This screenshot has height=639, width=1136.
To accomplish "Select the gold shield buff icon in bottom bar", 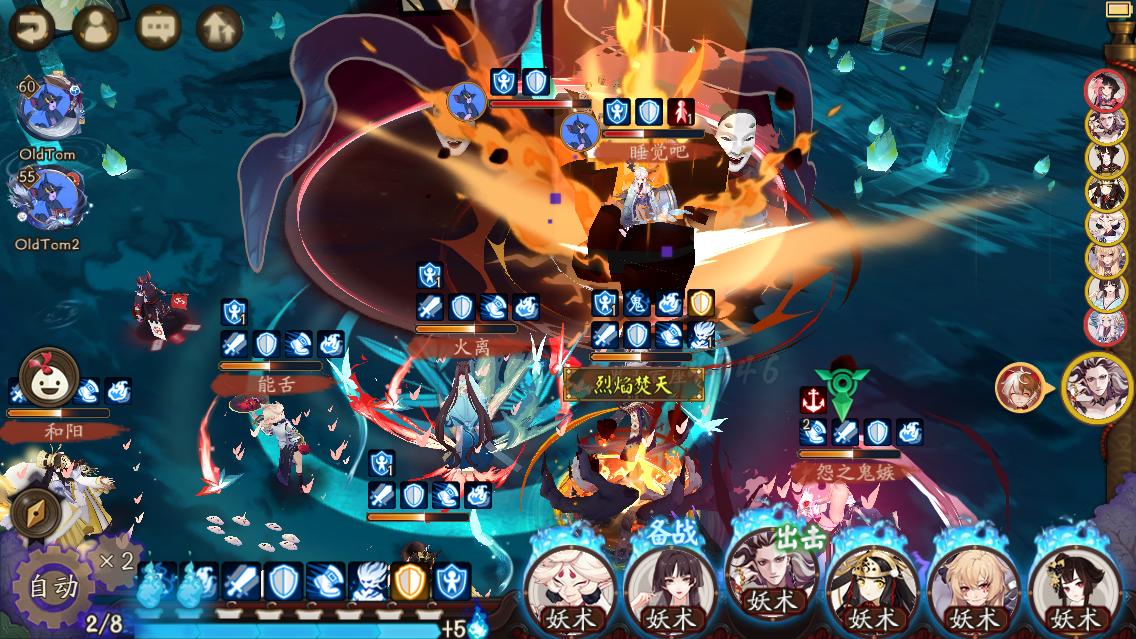I will coord(409,581).
